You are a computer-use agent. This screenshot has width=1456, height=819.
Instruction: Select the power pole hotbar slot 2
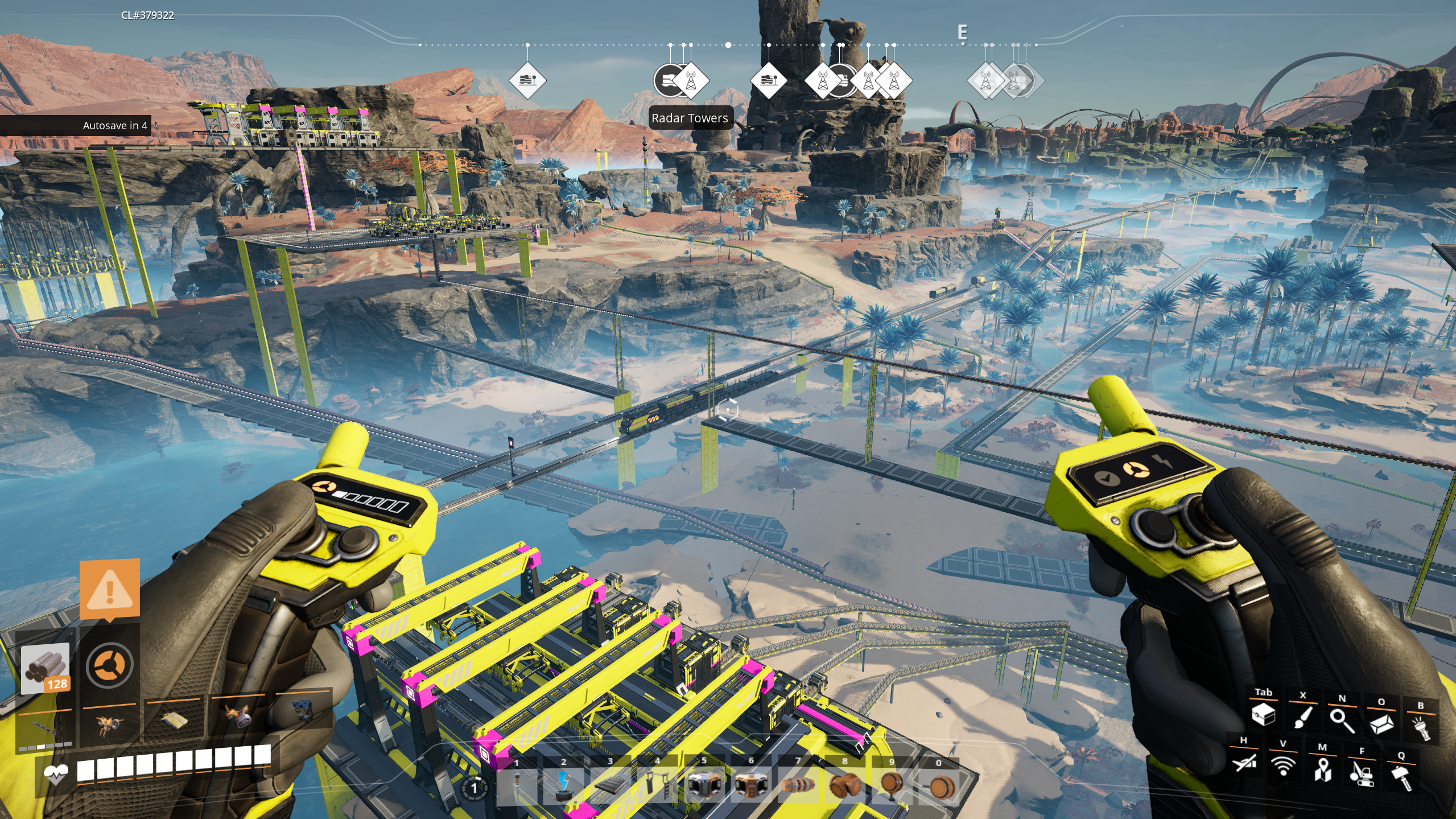563,786
